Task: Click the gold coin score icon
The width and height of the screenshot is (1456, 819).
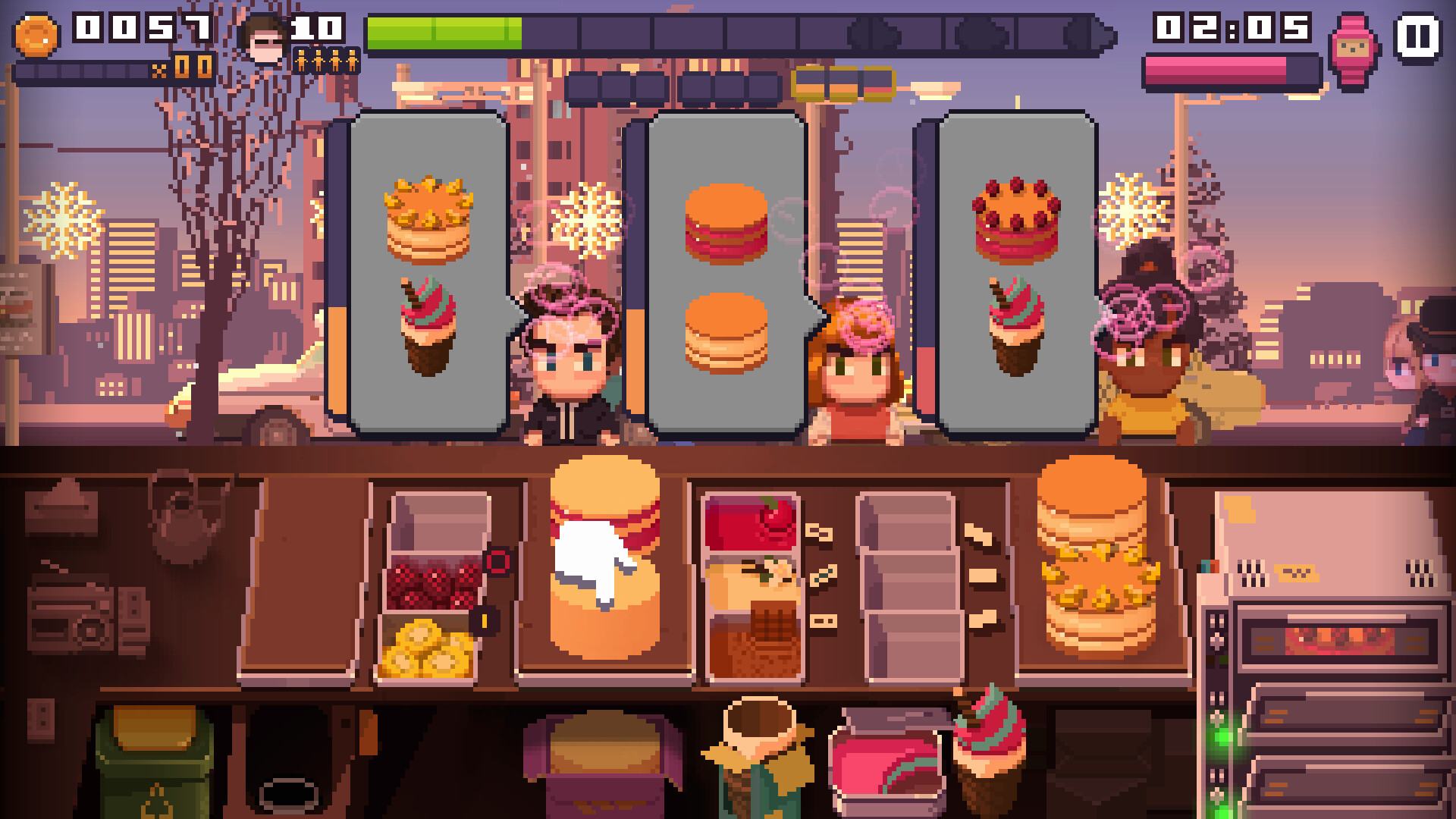Action: (x=36, y=33)
